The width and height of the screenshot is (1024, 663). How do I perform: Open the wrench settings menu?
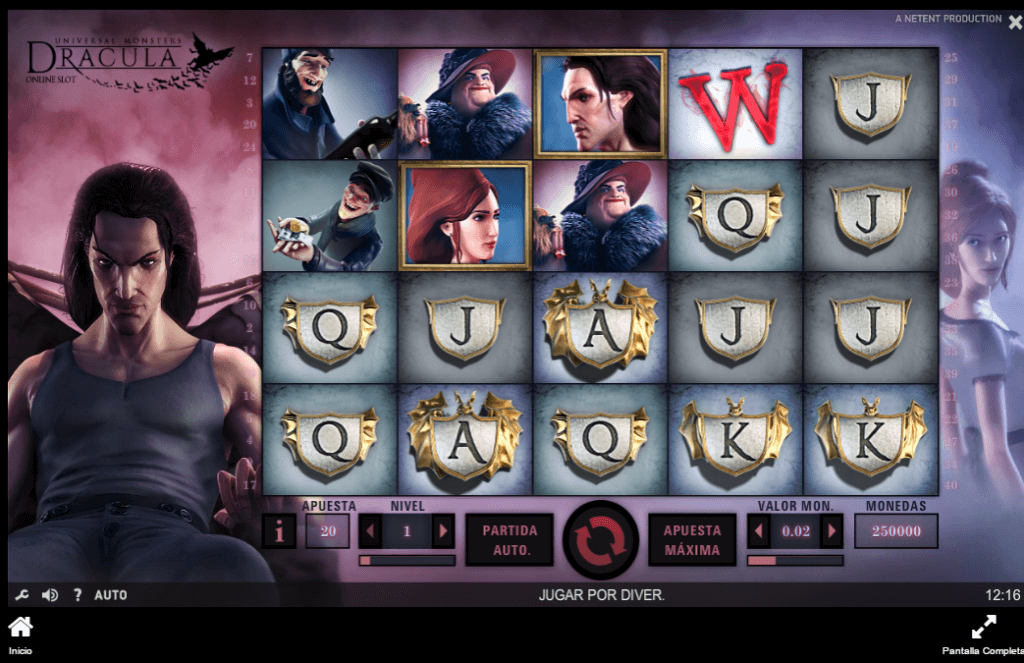tap(22, 595)
